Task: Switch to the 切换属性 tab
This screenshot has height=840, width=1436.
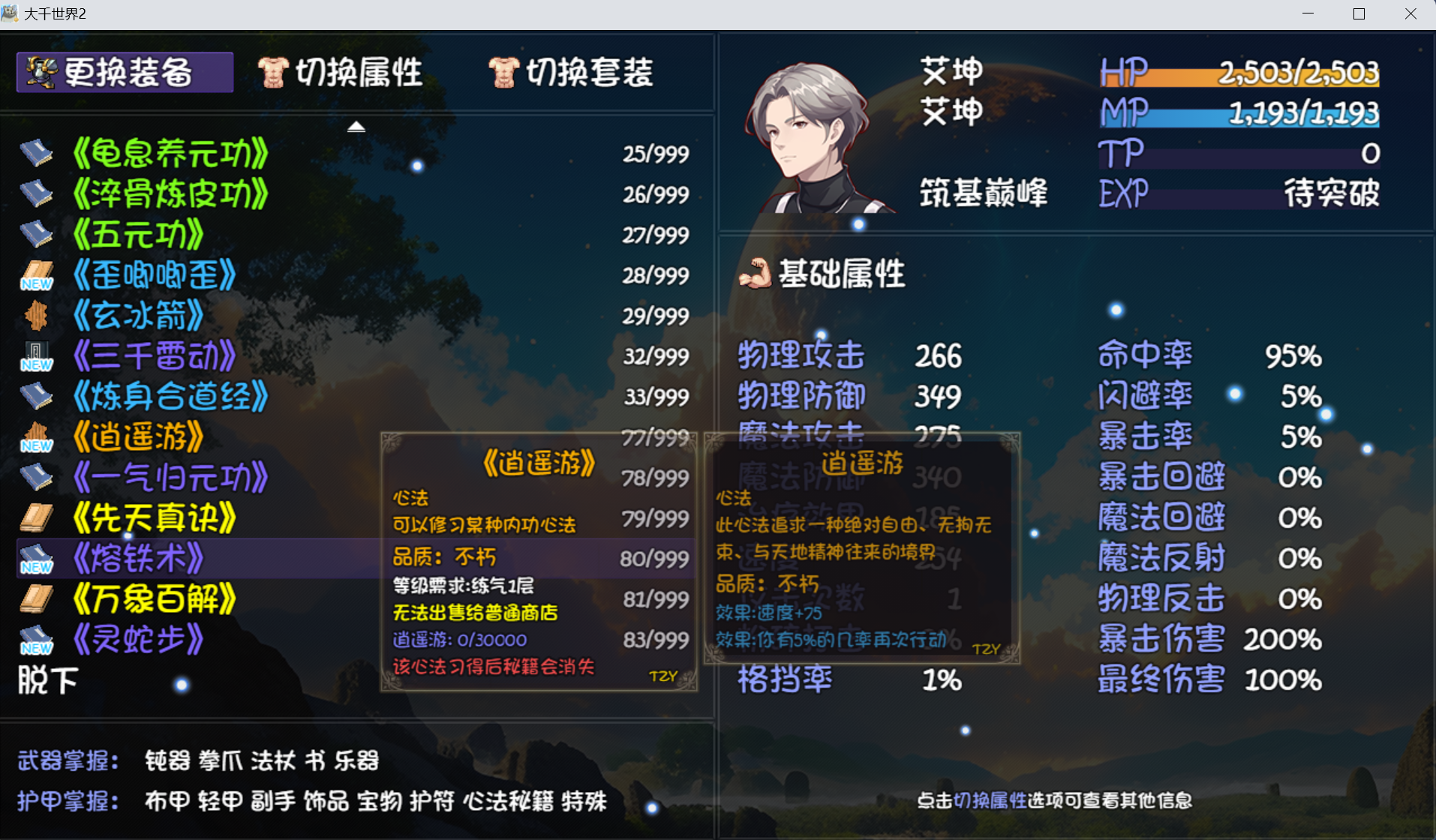Action: click(359, 71)
